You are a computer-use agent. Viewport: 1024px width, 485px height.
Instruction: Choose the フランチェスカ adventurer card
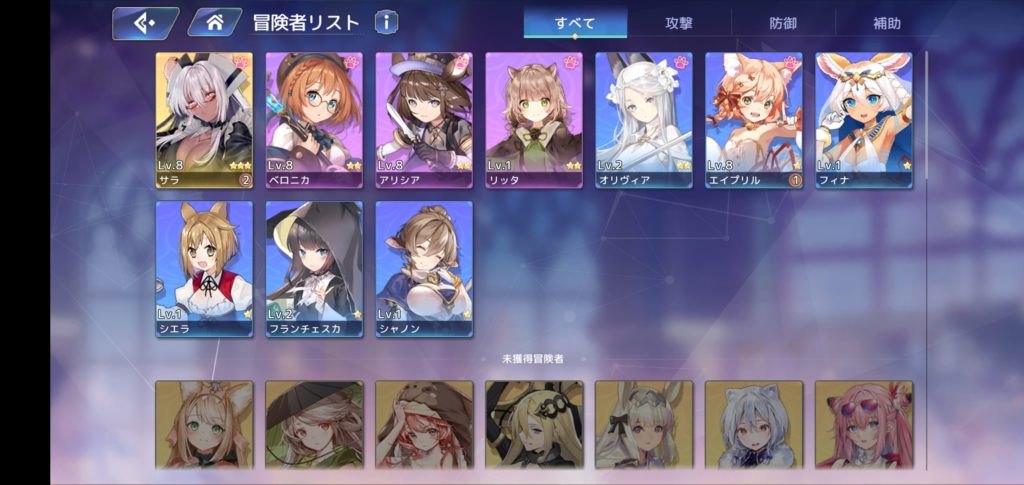[314, 268]
